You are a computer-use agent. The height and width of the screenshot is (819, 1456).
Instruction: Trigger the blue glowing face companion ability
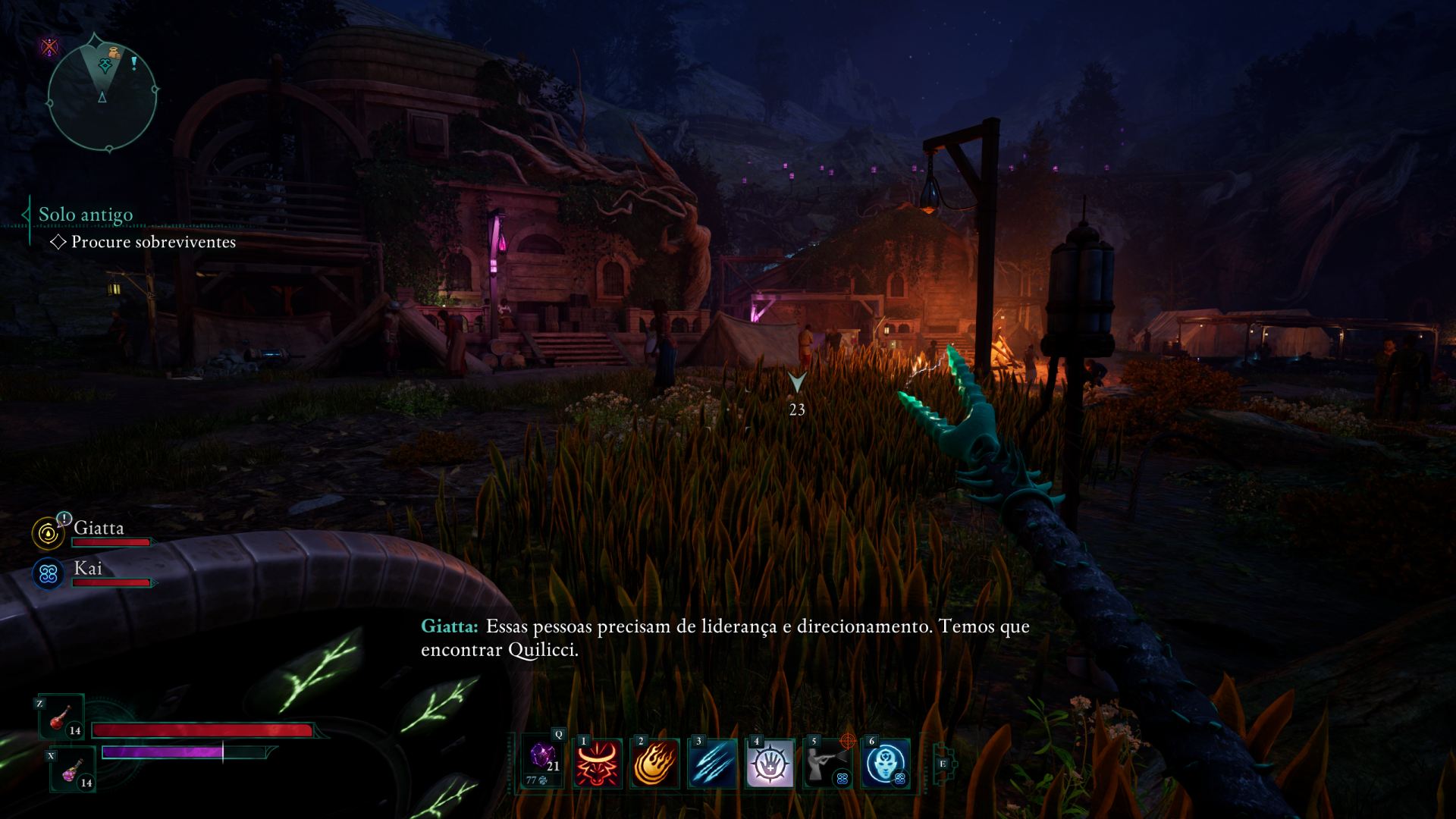tap(885, 763)
